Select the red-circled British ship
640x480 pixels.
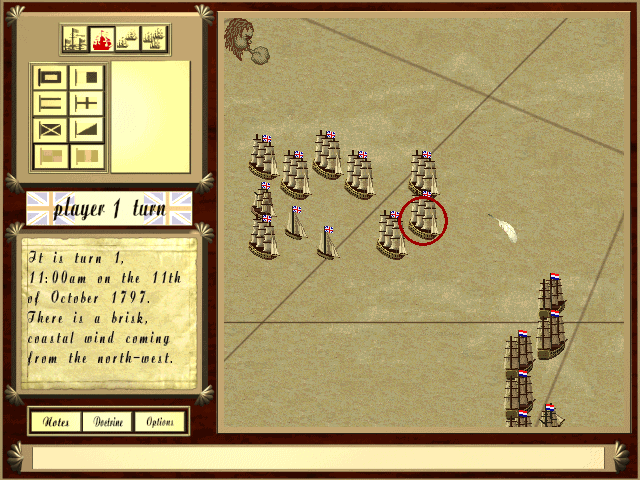click(423, 219)
